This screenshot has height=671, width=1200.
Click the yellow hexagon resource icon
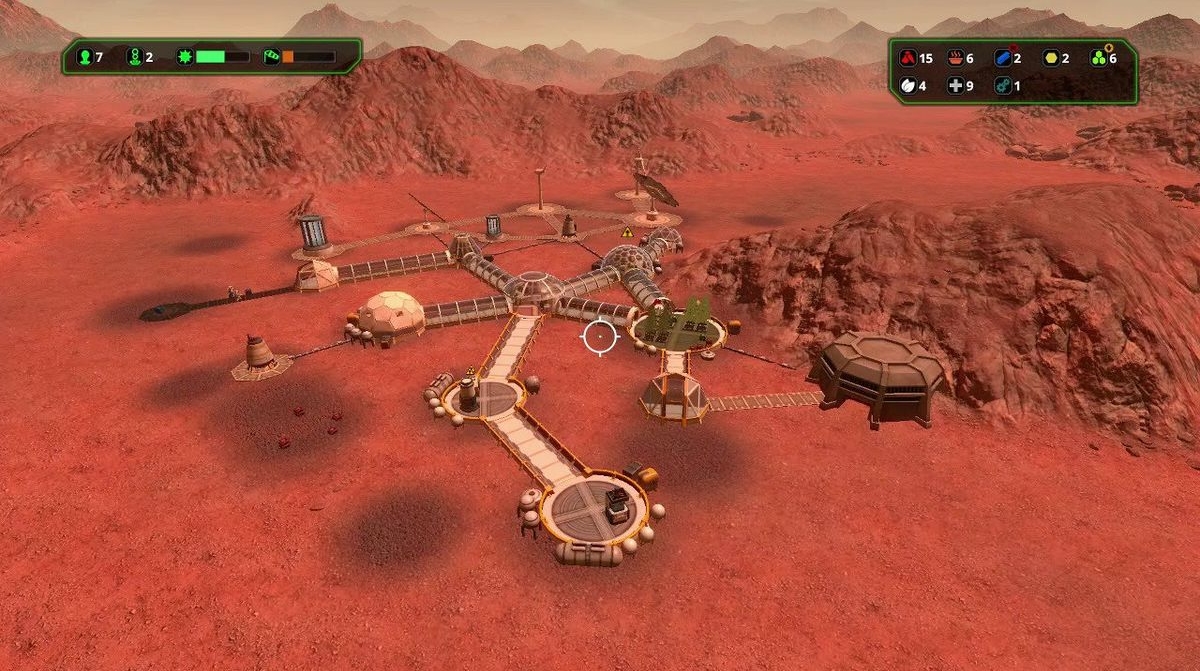tap(1050, 58)
